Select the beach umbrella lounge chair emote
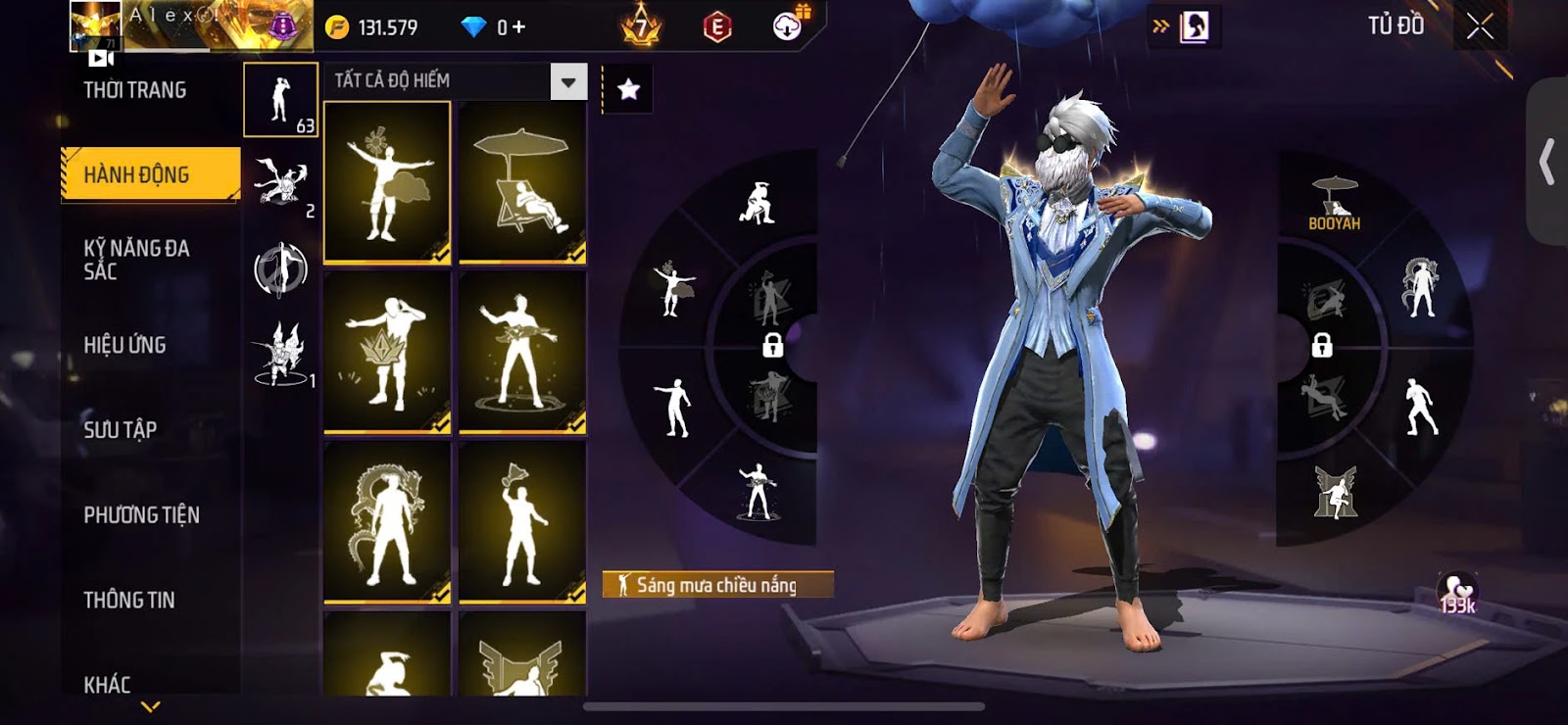Image resolution: width=1568 pixels, height=725 pixels. pos(522,183)
